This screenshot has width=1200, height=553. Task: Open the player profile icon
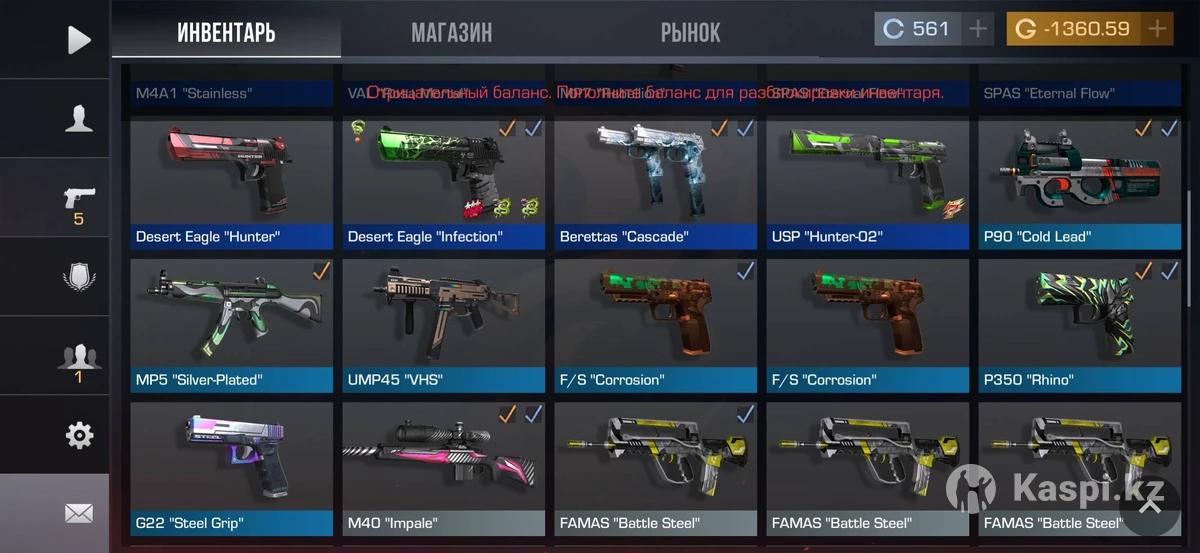point(78,119)
